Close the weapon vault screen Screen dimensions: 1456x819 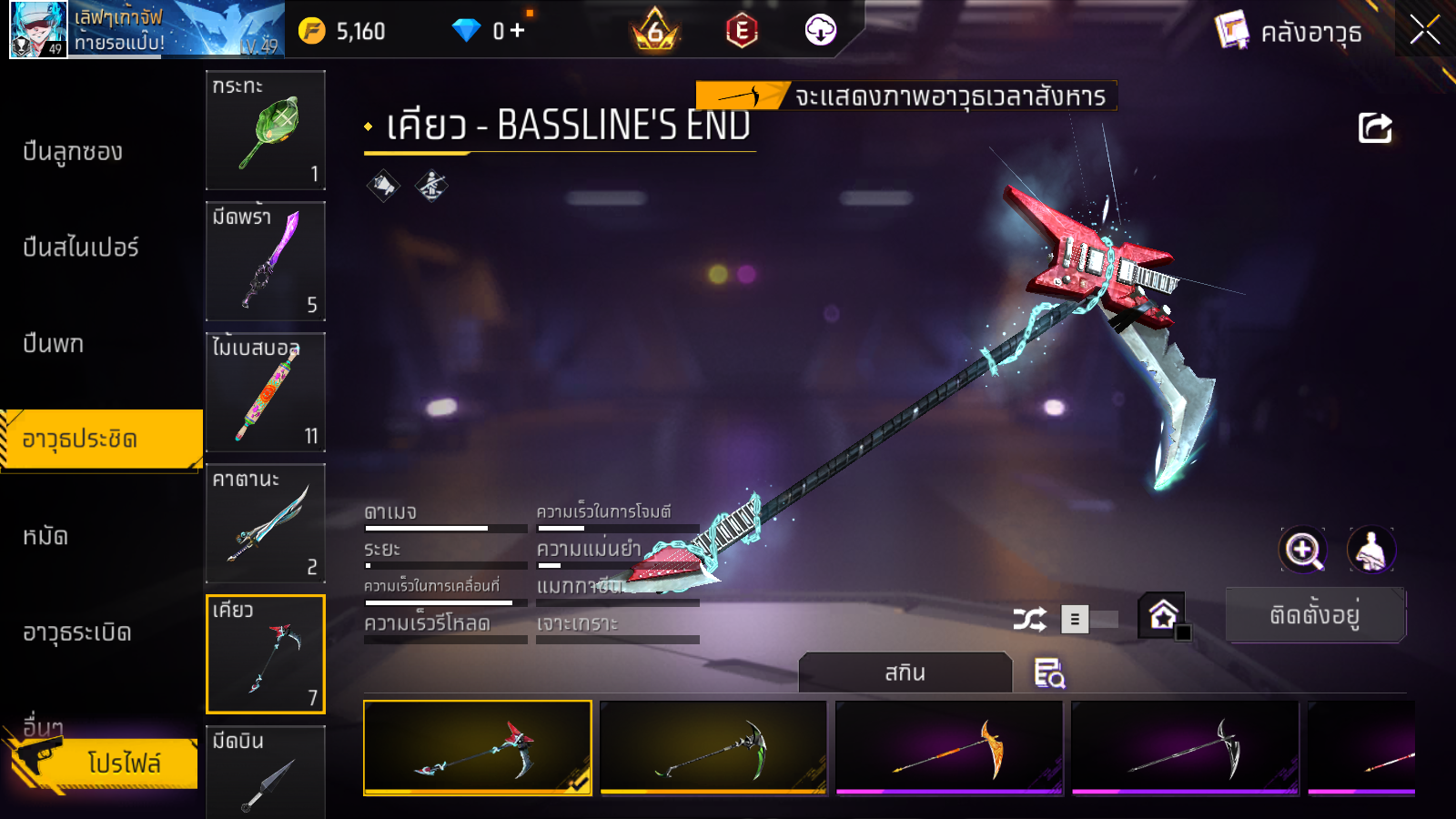(x=1424, y=31)
